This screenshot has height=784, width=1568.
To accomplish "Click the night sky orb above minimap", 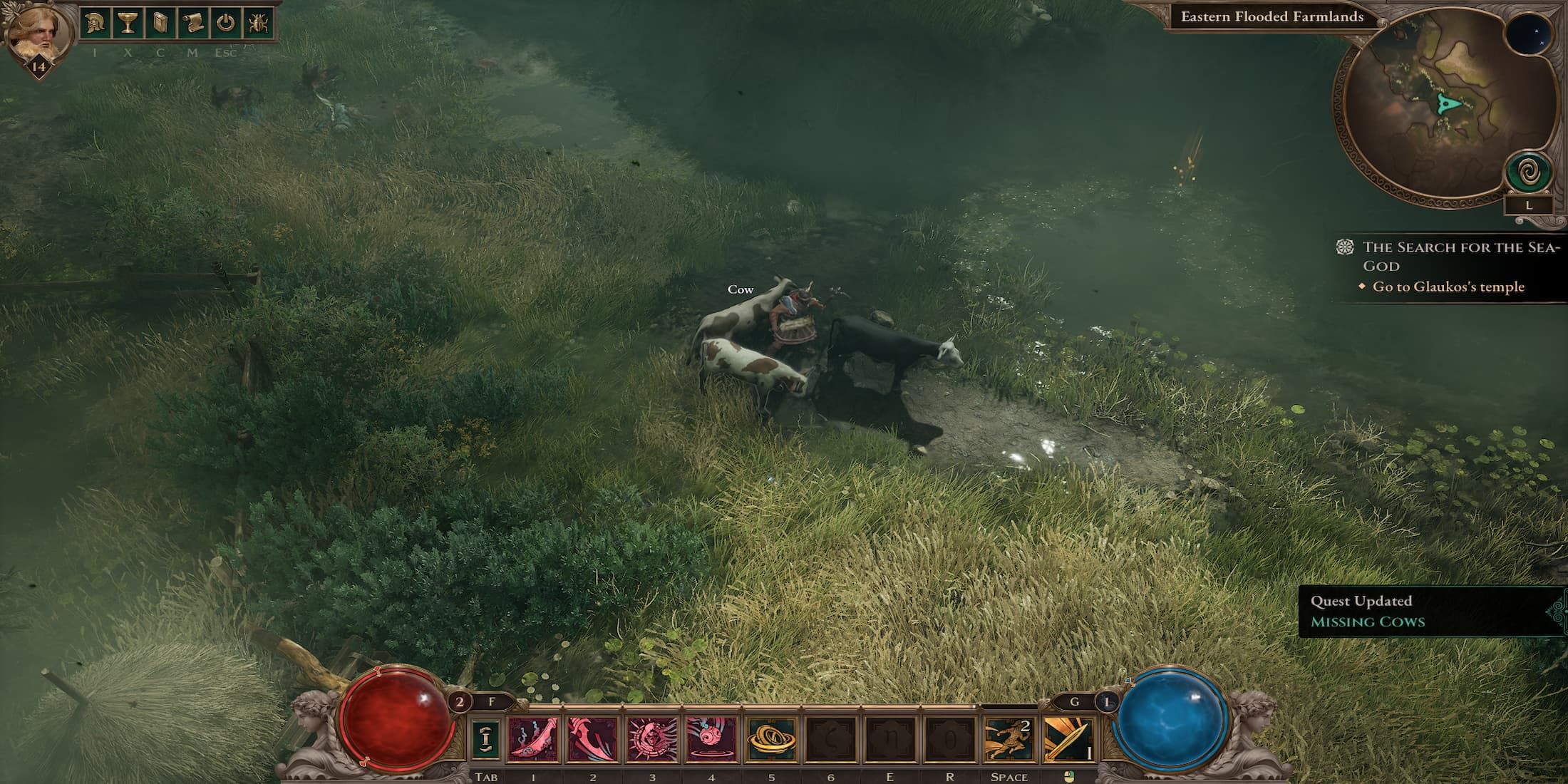I will point(1528,36).
